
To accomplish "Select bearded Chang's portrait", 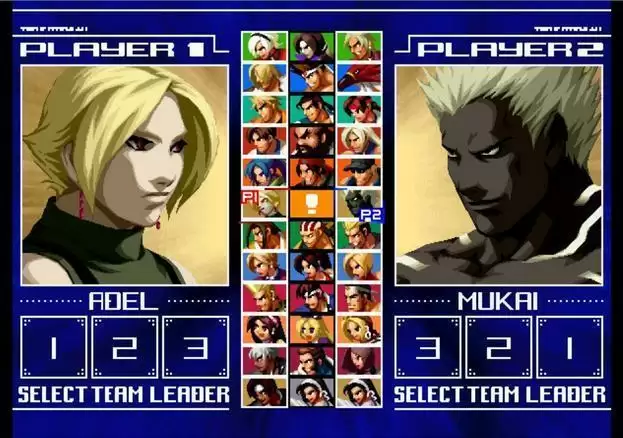I will [310, 141].
